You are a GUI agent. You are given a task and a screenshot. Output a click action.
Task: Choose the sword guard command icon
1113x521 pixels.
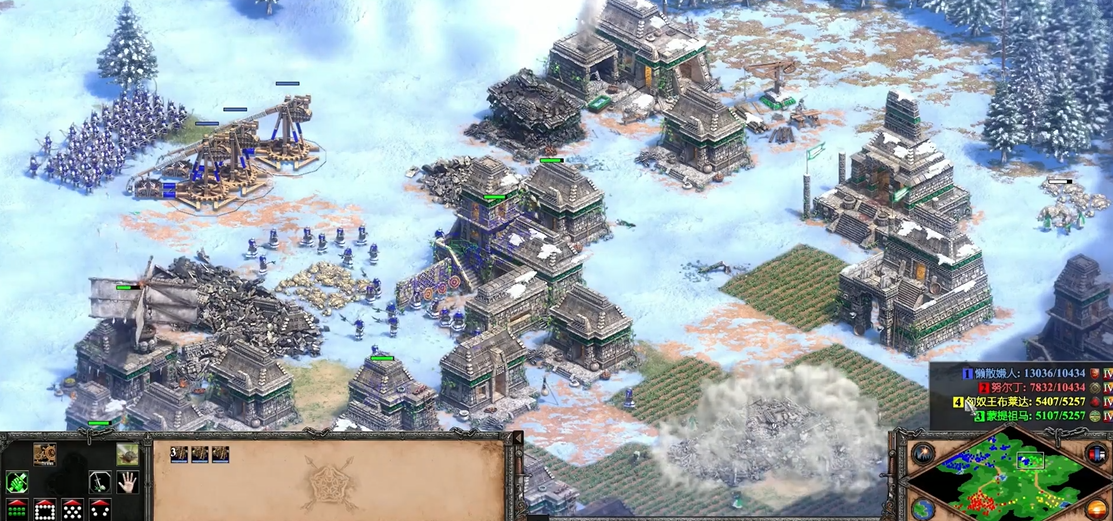point(99,483)
